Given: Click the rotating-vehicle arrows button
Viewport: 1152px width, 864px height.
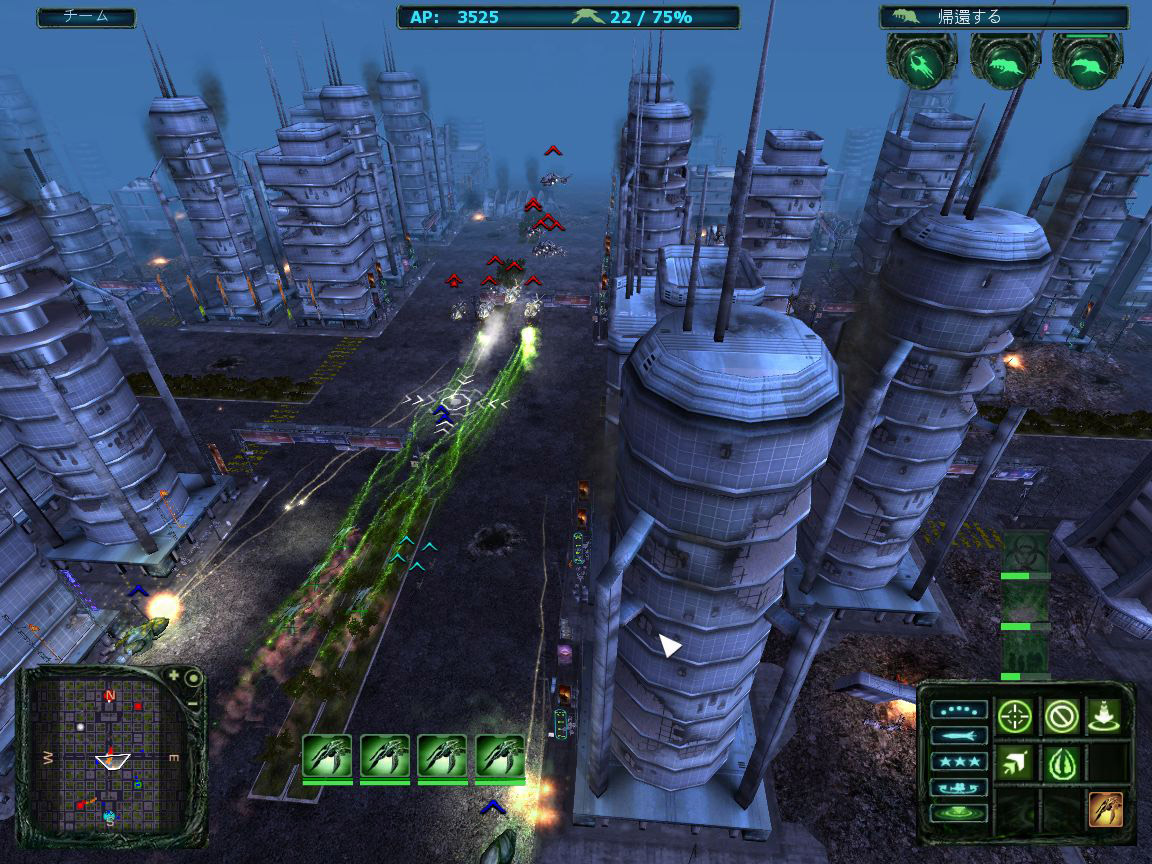Looking at the screenshot, I should click(959, 788).
